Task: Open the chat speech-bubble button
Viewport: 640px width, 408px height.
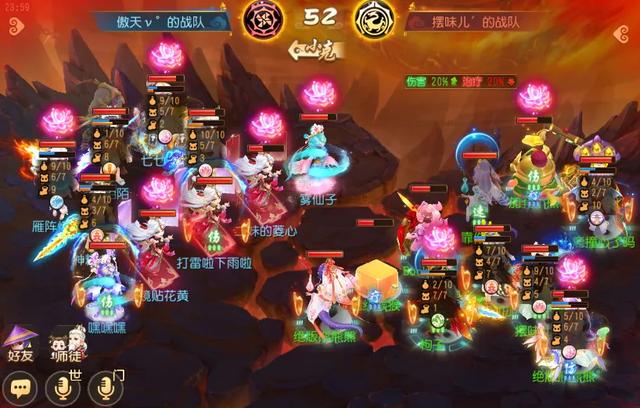Action: coord(19,387)
